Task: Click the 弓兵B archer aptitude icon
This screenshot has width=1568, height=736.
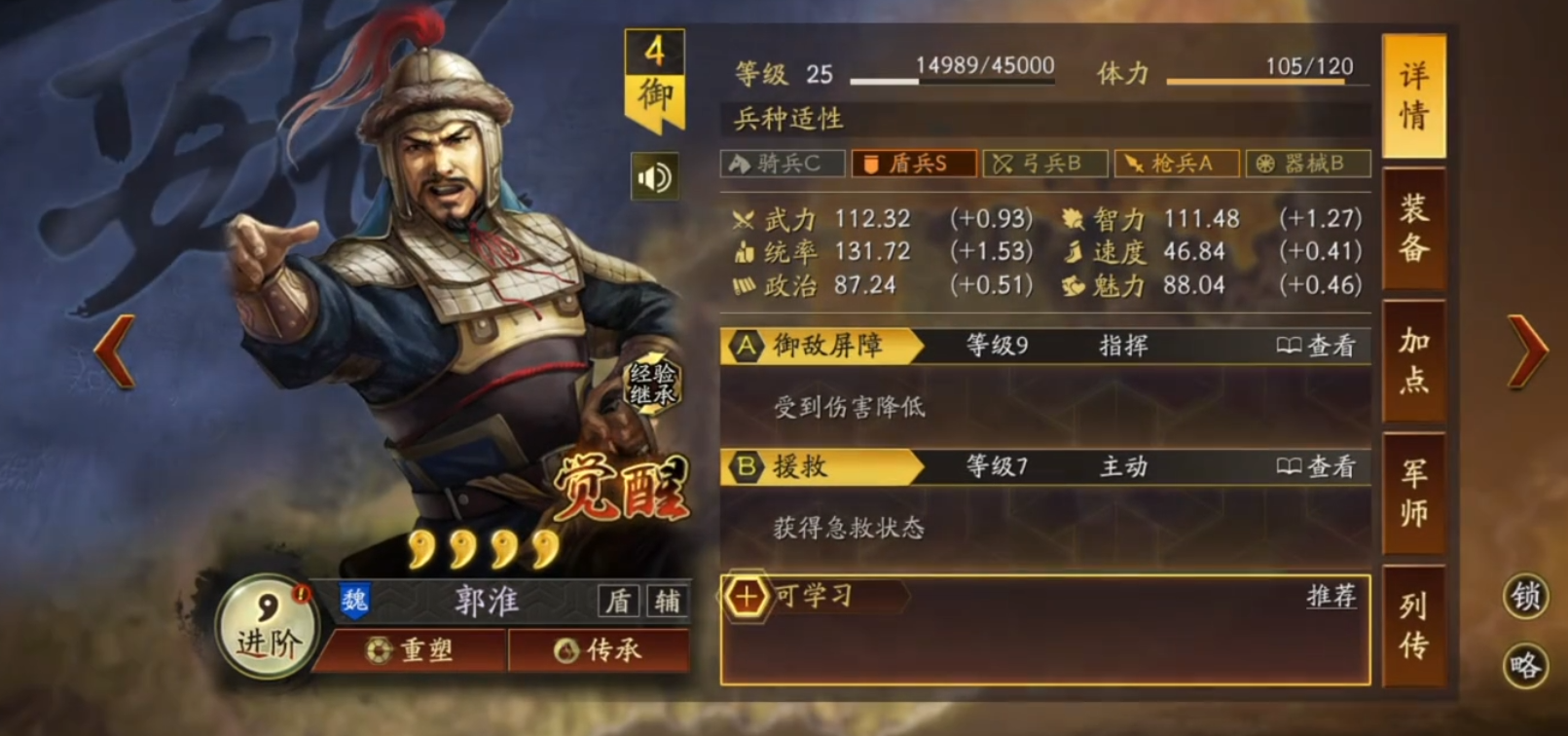Action: coord(1045,164)
